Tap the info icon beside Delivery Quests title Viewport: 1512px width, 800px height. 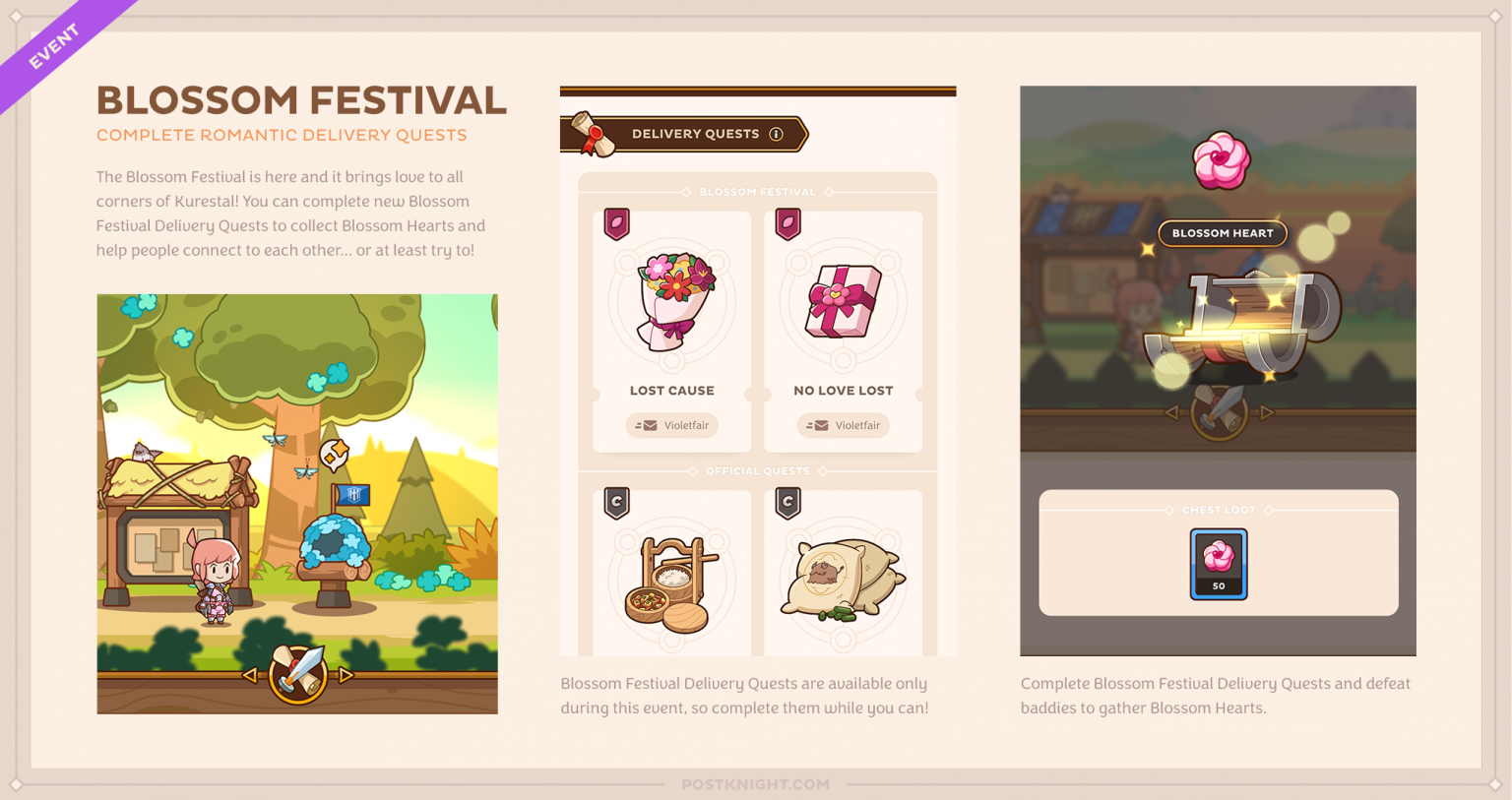point(778,134)
